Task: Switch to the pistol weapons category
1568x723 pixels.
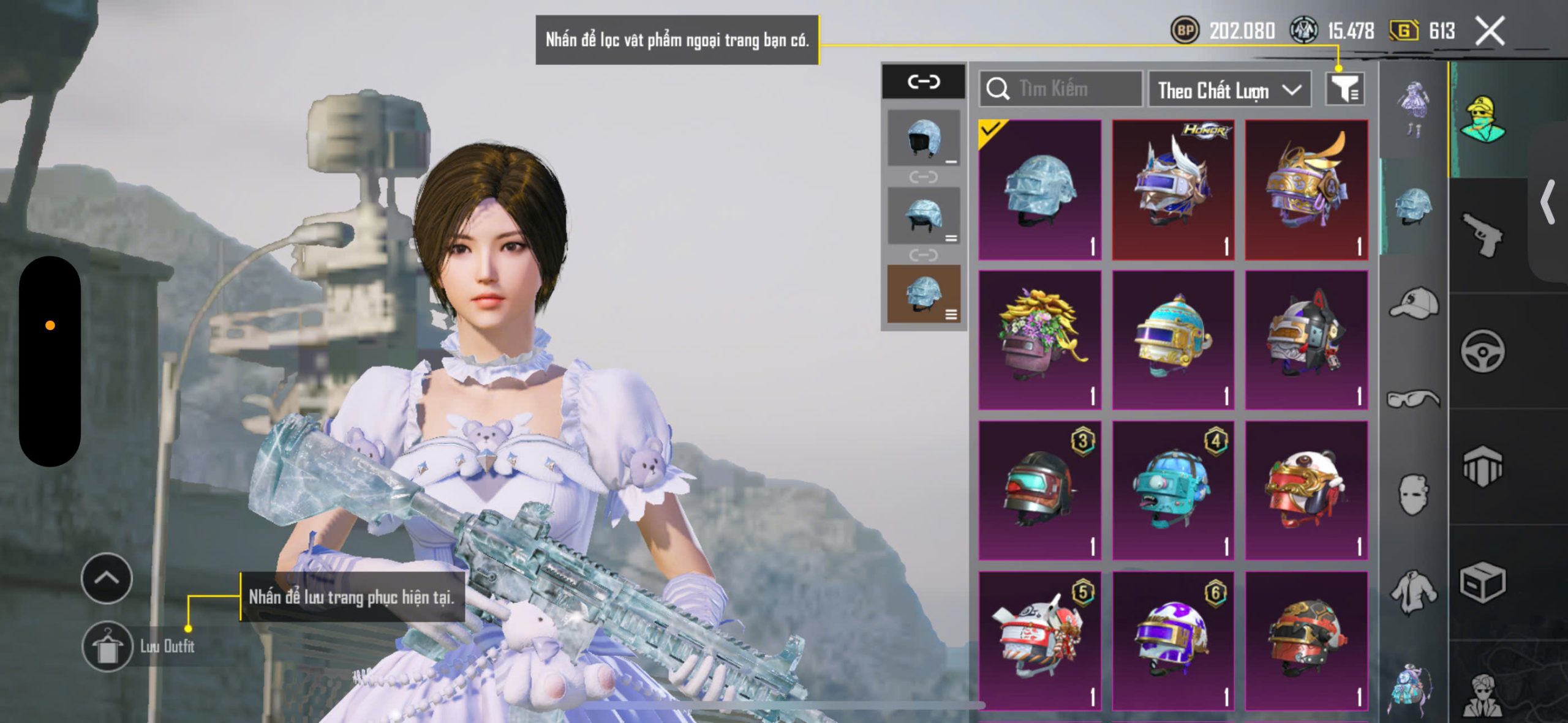Action: (x=1482, y=234)
